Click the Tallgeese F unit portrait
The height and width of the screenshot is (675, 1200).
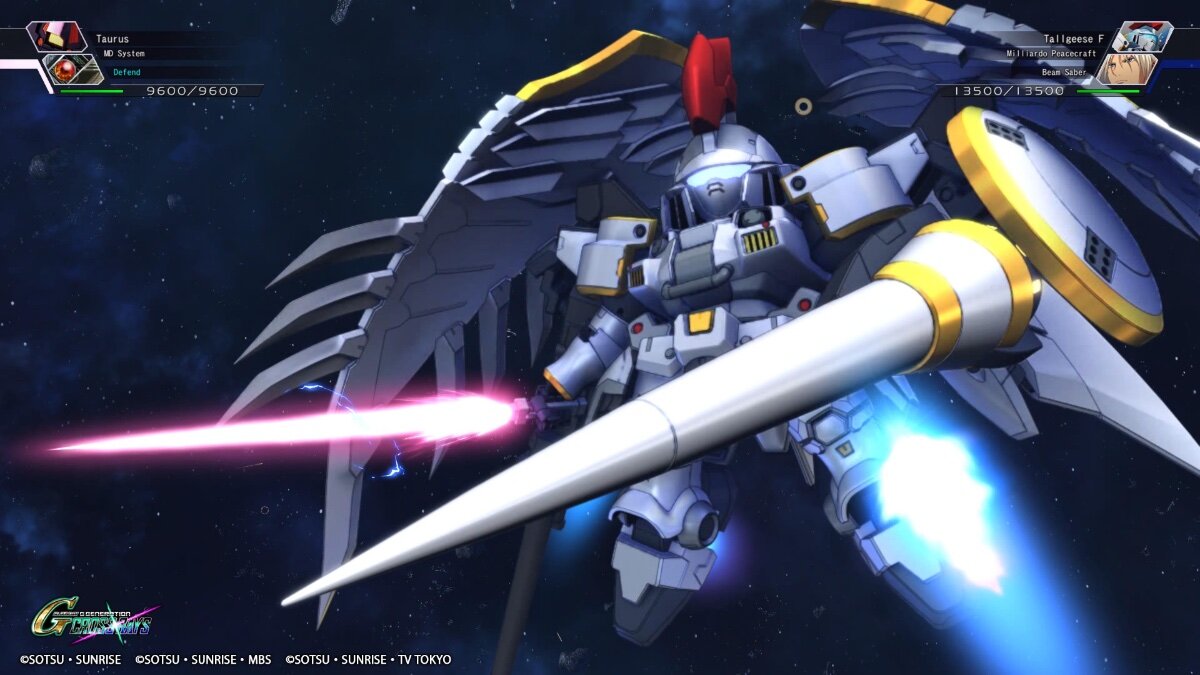(x=1141, y=37)
